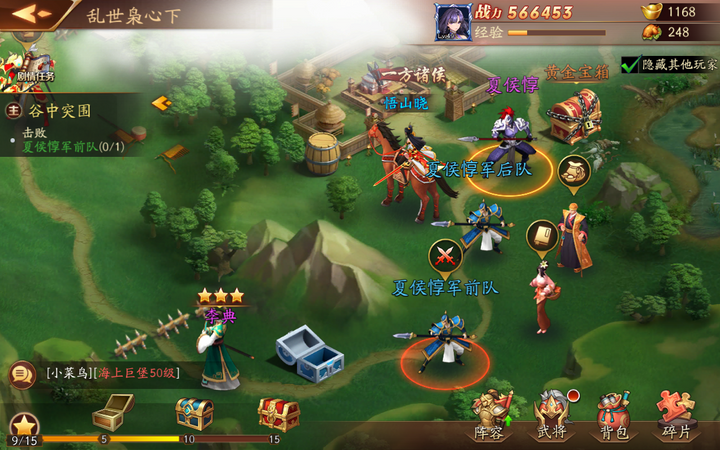Collapse the quest panel with the yellow arrow

pos(160,103)
